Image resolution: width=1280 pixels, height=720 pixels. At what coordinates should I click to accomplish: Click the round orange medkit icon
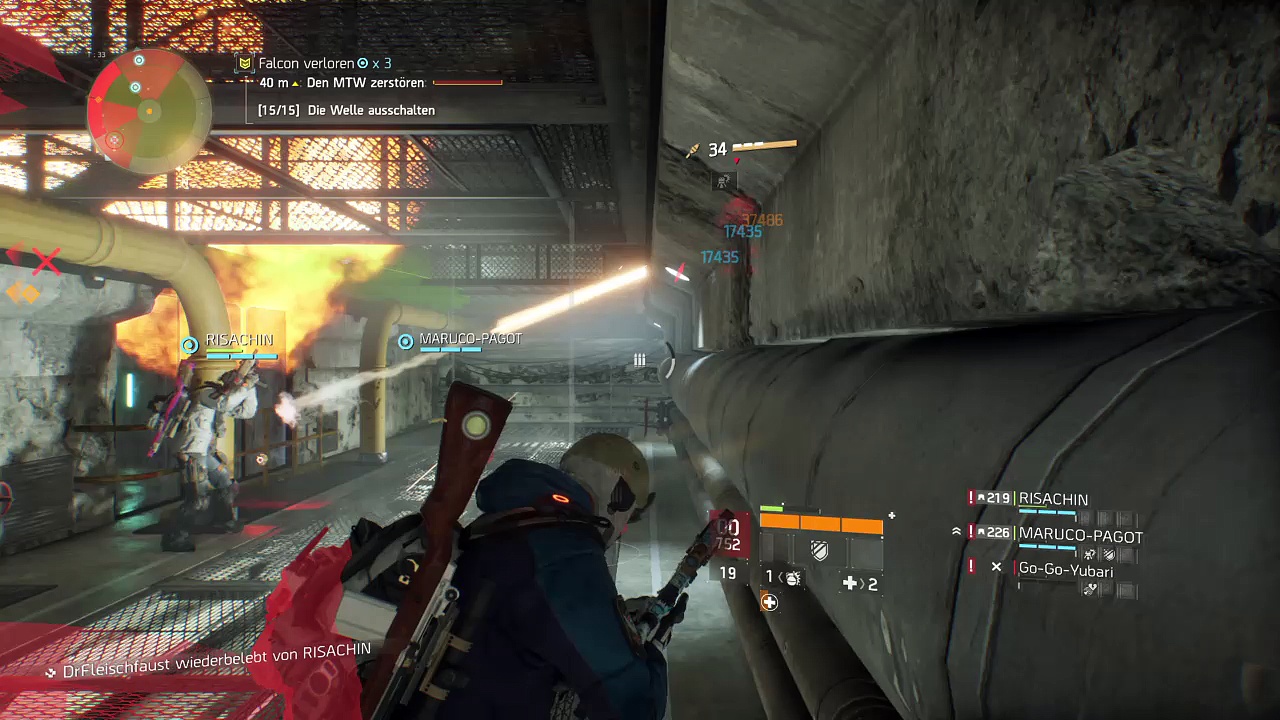(x=769, y=602)
